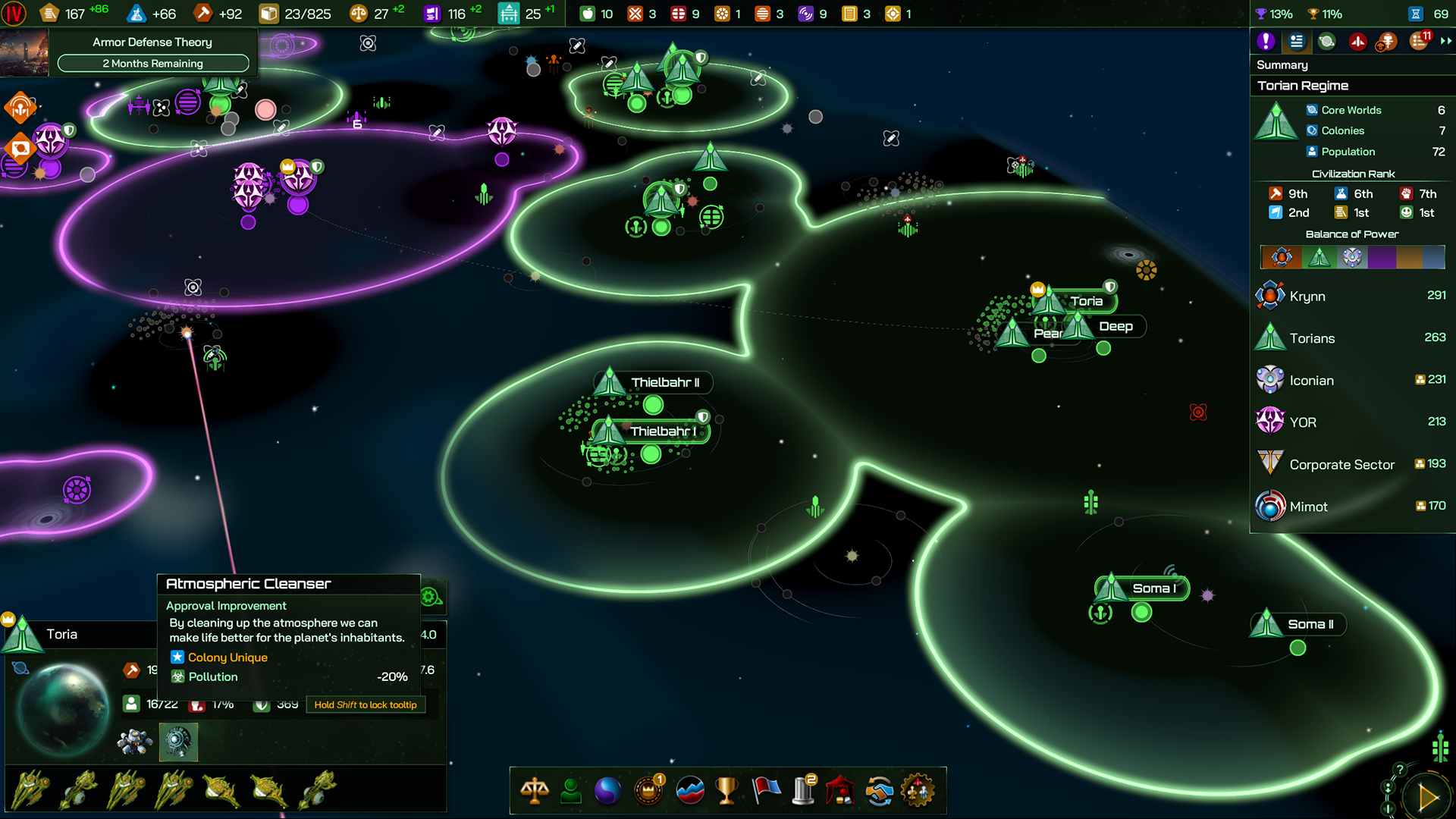The image size is (1456, 819).
Task: Switch to the red ships list tab
Action: pos(1357,42)
